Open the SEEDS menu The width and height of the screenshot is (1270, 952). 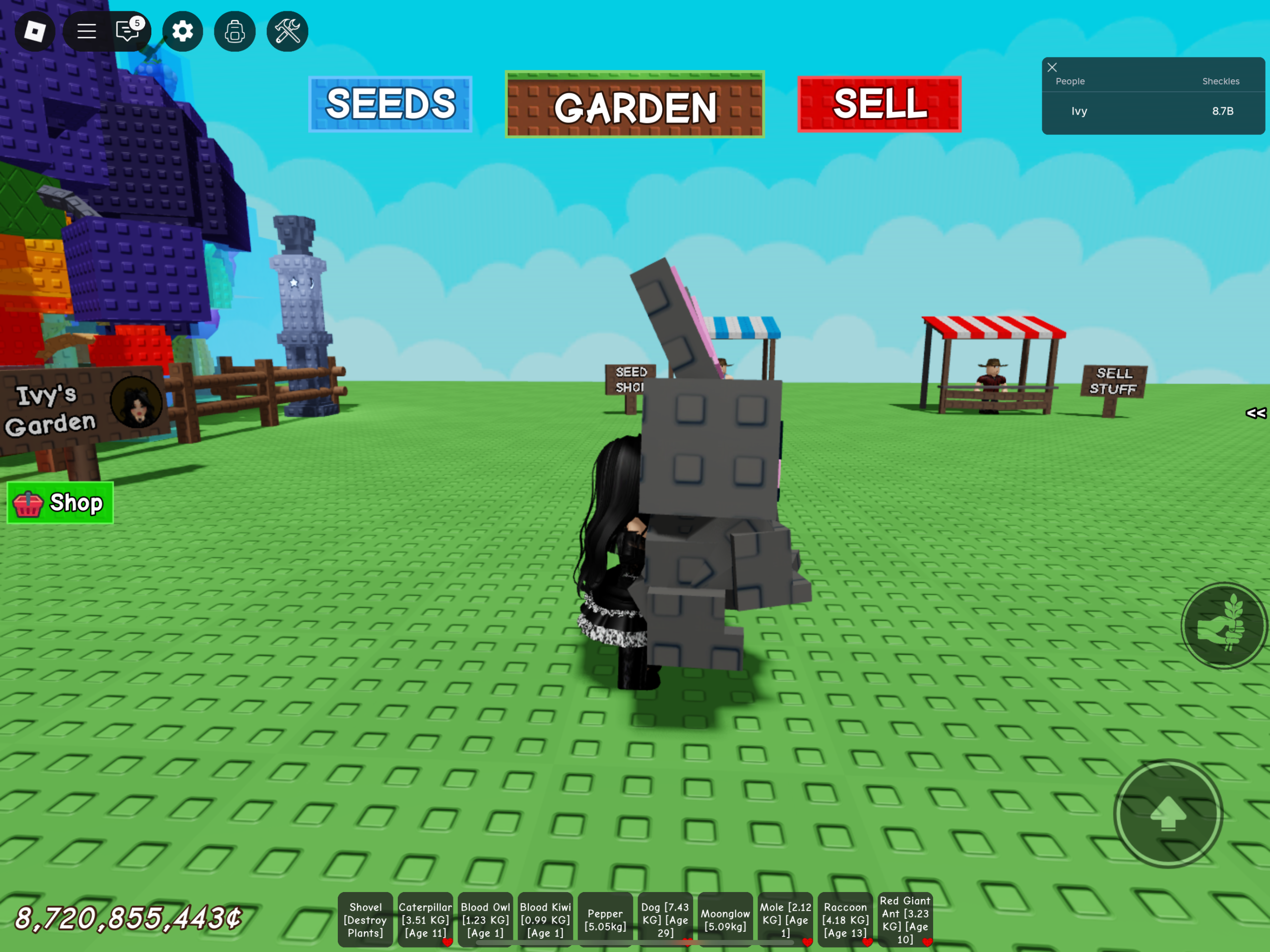(x=390, y=106)
